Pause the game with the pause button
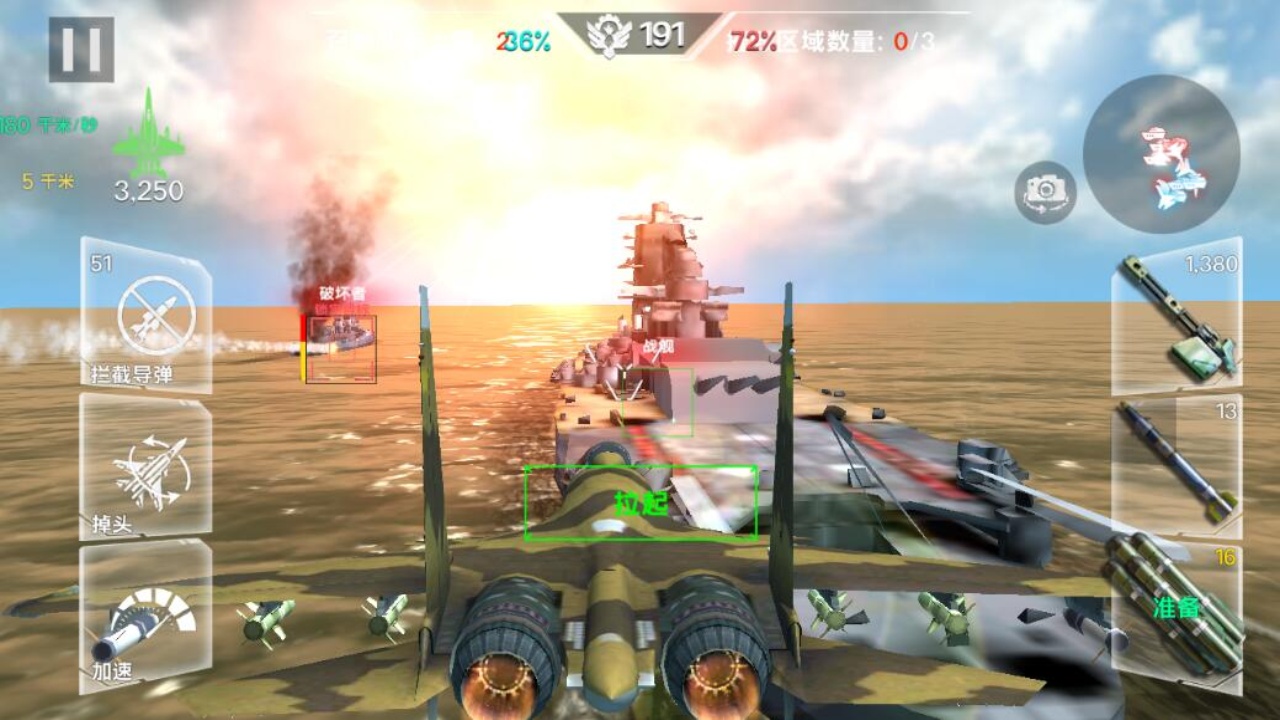The image size is (1280, 720). pyautogui.click(x=83, y=47)
